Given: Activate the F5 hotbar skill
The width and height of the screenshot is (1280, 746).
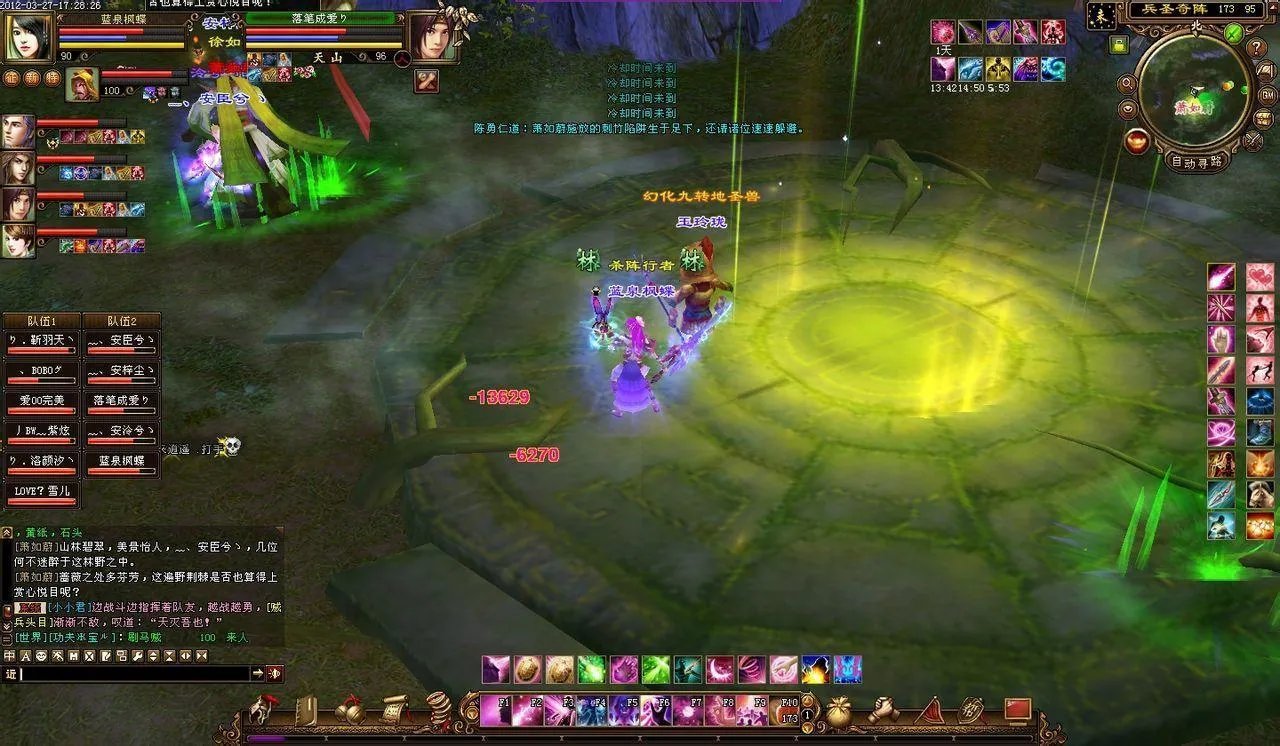Looking at the screenshot, I should tap(624, 710).
